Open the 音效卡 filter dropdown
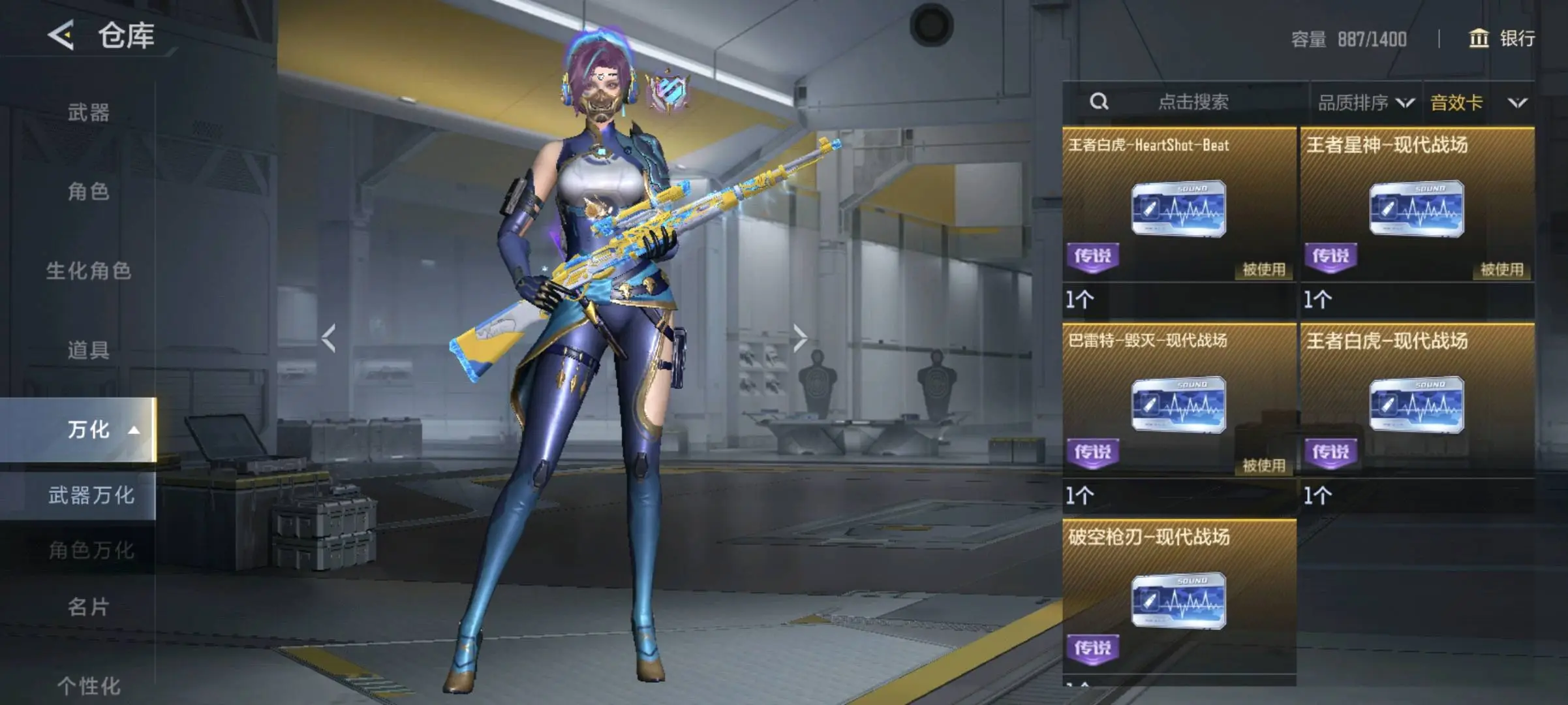 click(1479, 102)
